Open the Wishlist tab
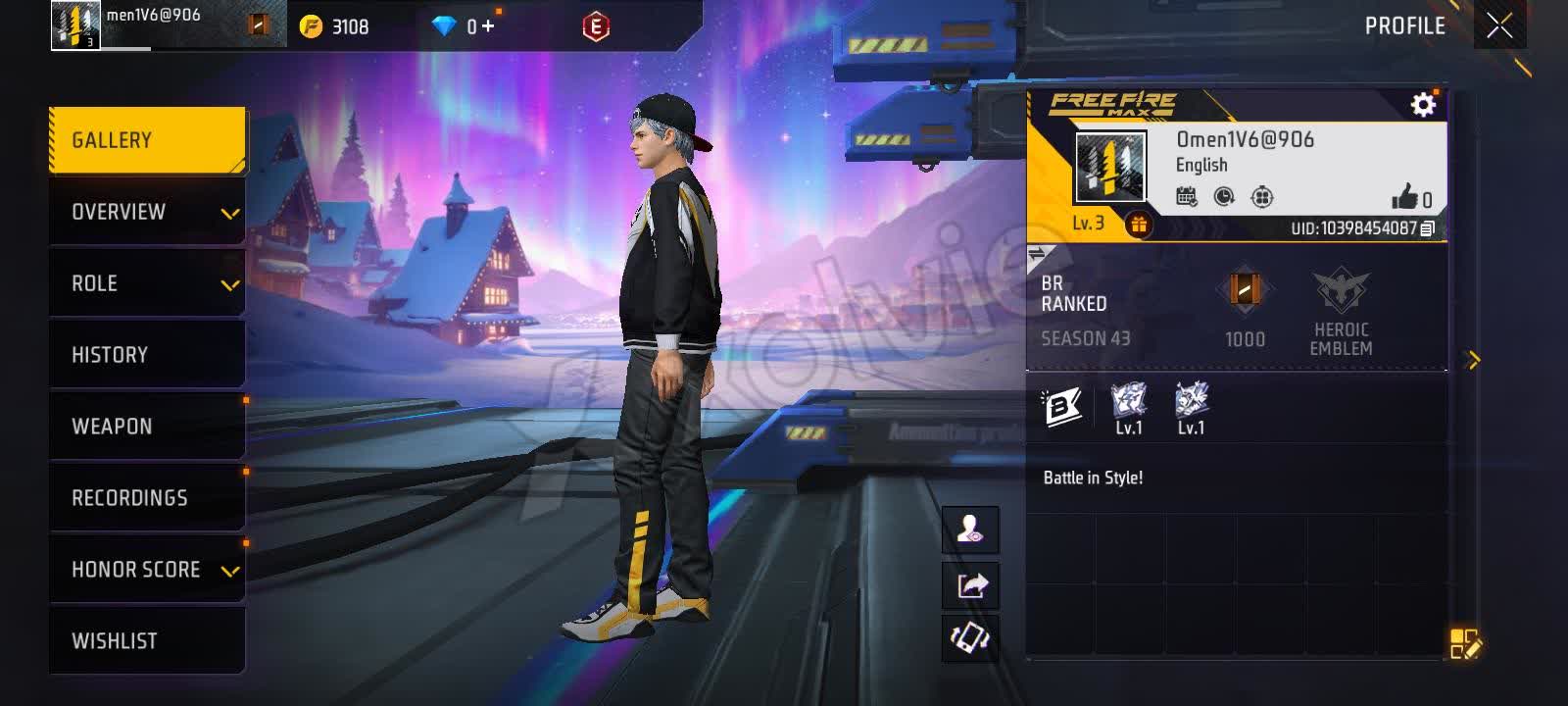This screenshot has height=706, width=1568. click(x=147, y=641)
